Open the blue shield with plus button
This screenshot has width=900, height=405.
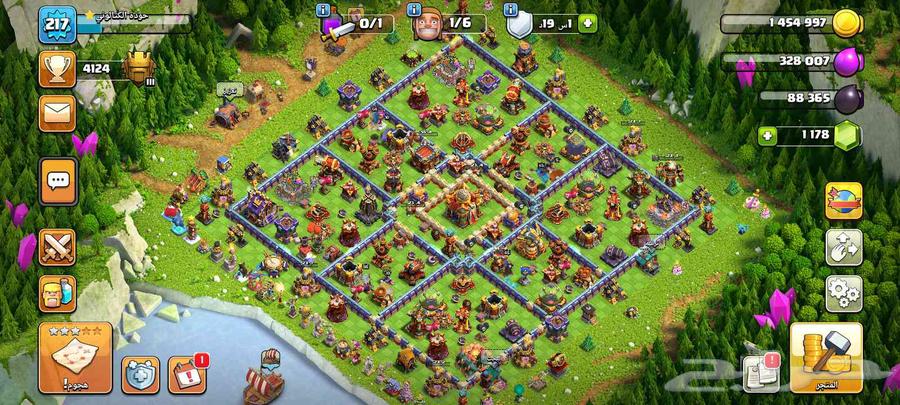pyautogui.click(x=140, y=374)
